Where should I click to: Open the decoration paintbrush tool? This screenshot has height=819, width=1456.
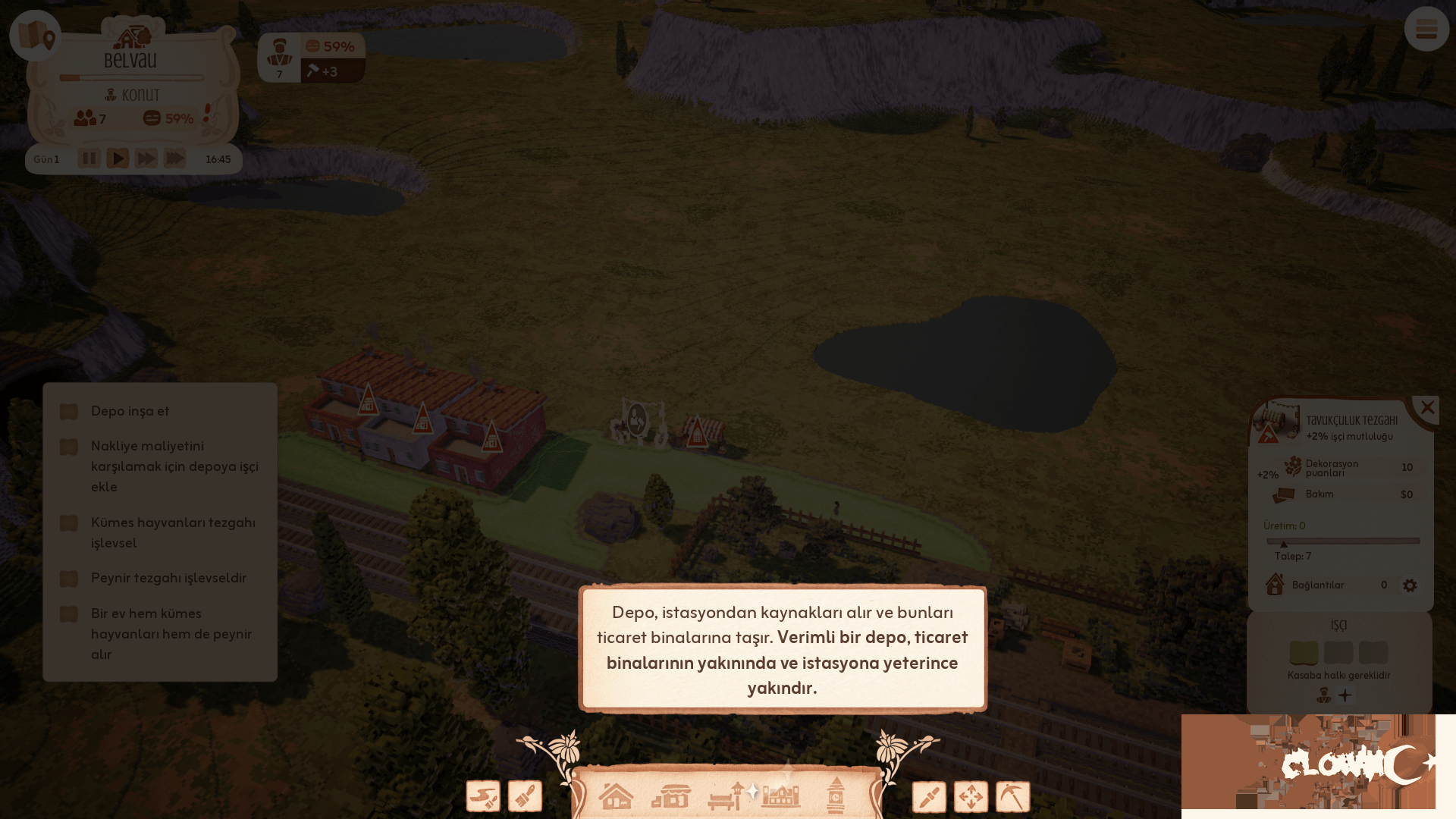click(525, 795)
